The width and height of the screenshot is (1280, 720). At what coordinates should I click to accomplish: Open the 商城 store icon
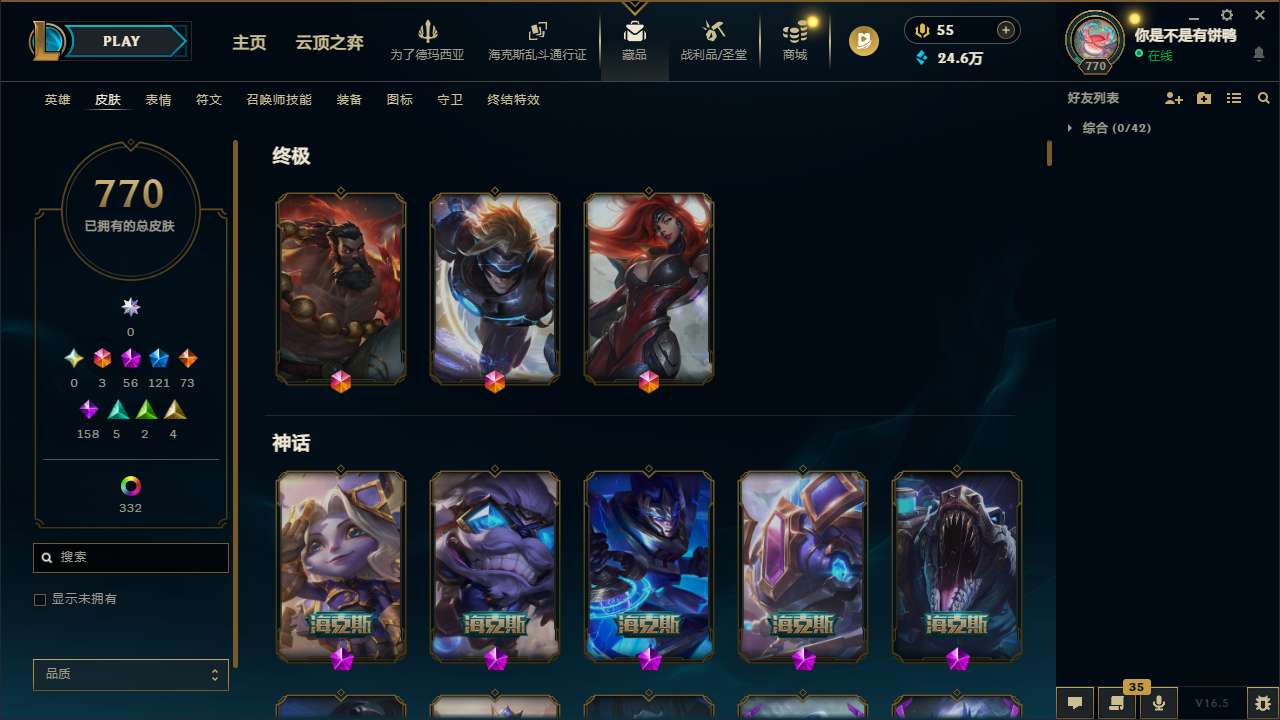click(794, 33)
